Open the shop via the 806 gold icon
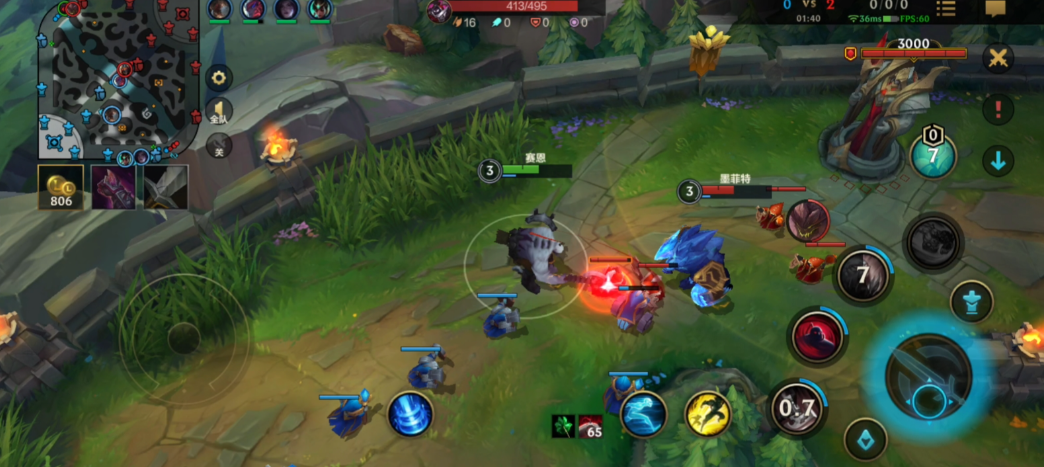 pos(61,187)
